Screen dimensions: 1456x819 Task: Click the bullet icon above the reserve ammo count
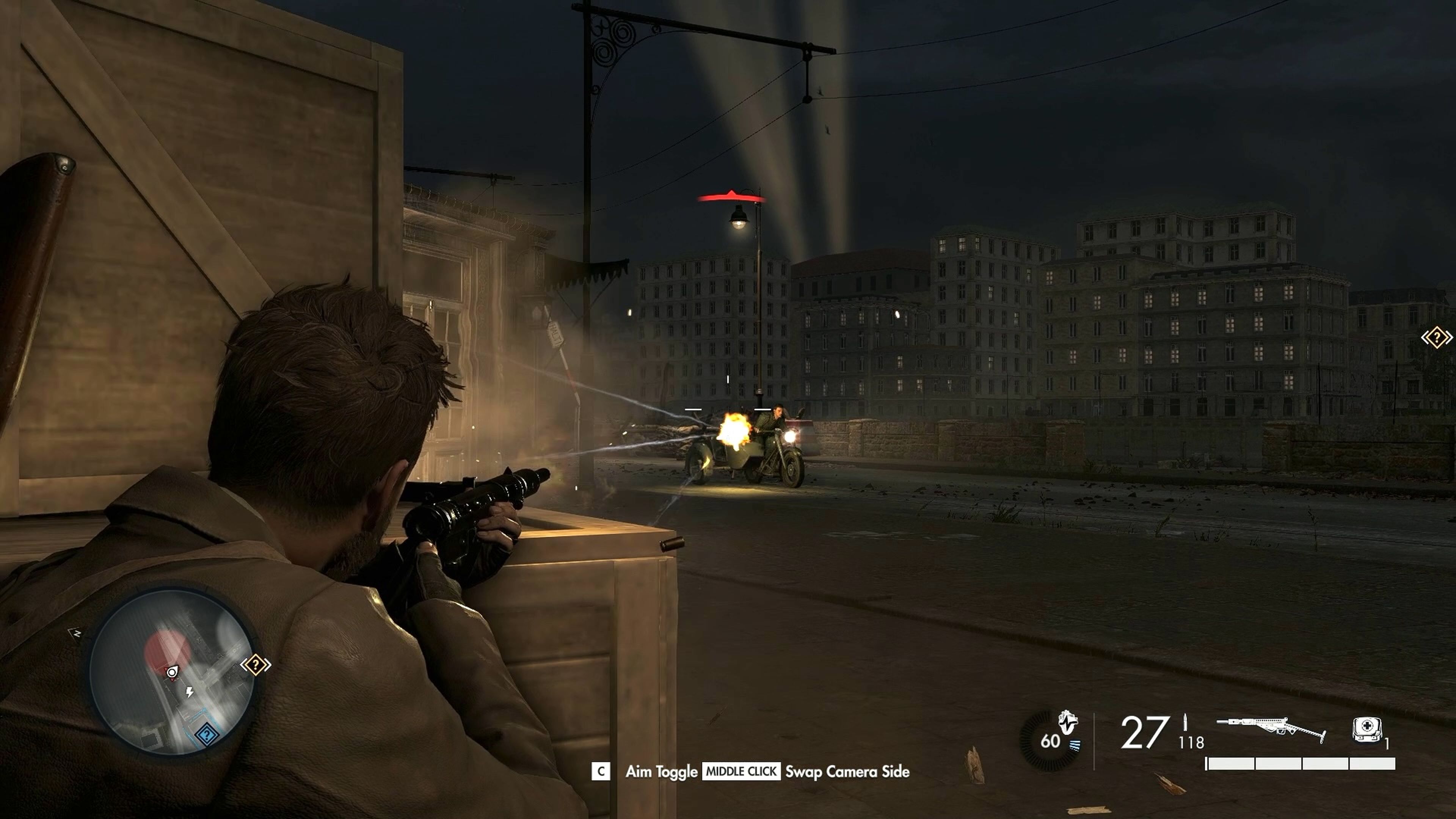point(1185,723)
